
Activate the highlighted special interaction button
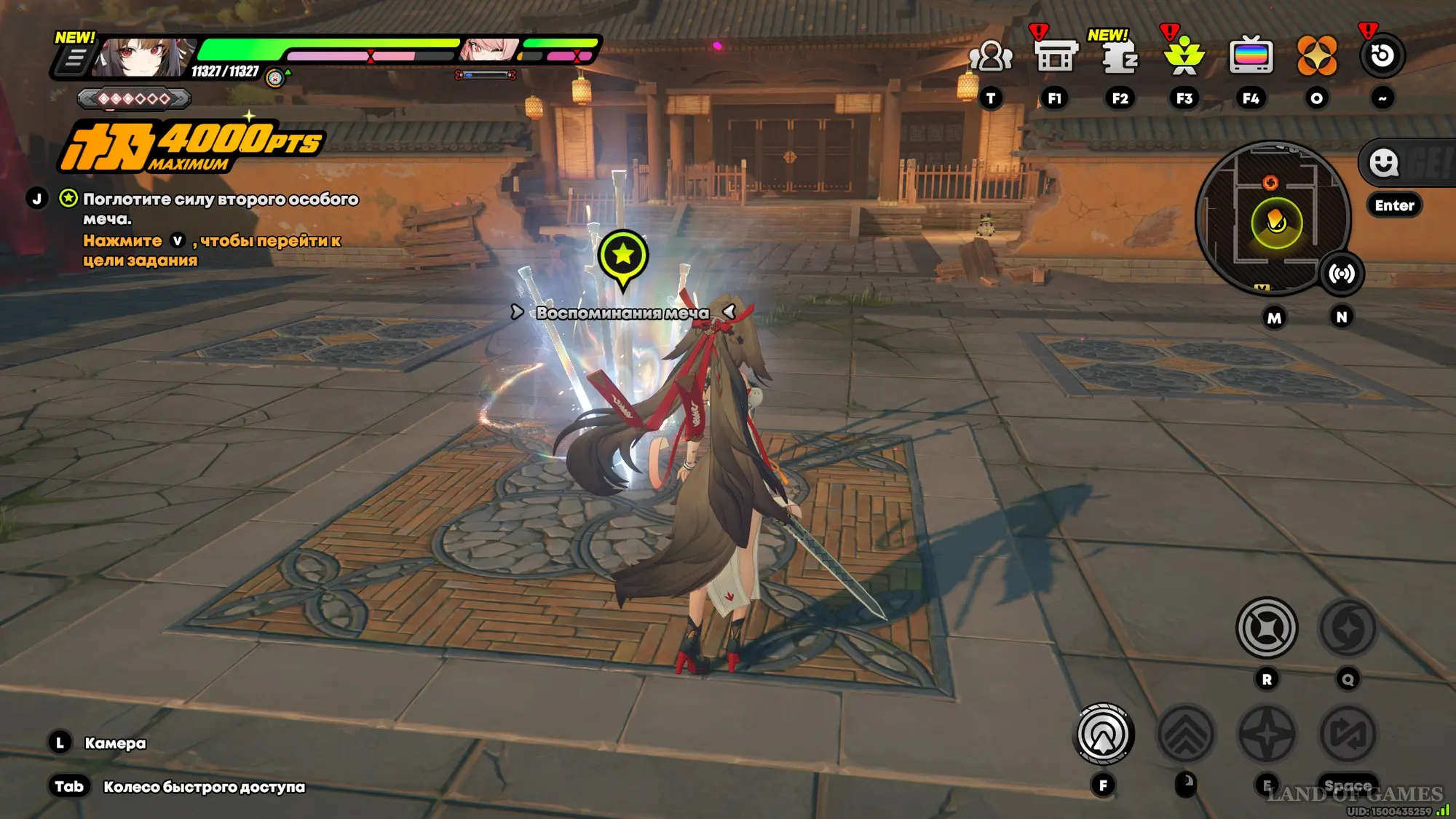click(x=1103, y=735)
